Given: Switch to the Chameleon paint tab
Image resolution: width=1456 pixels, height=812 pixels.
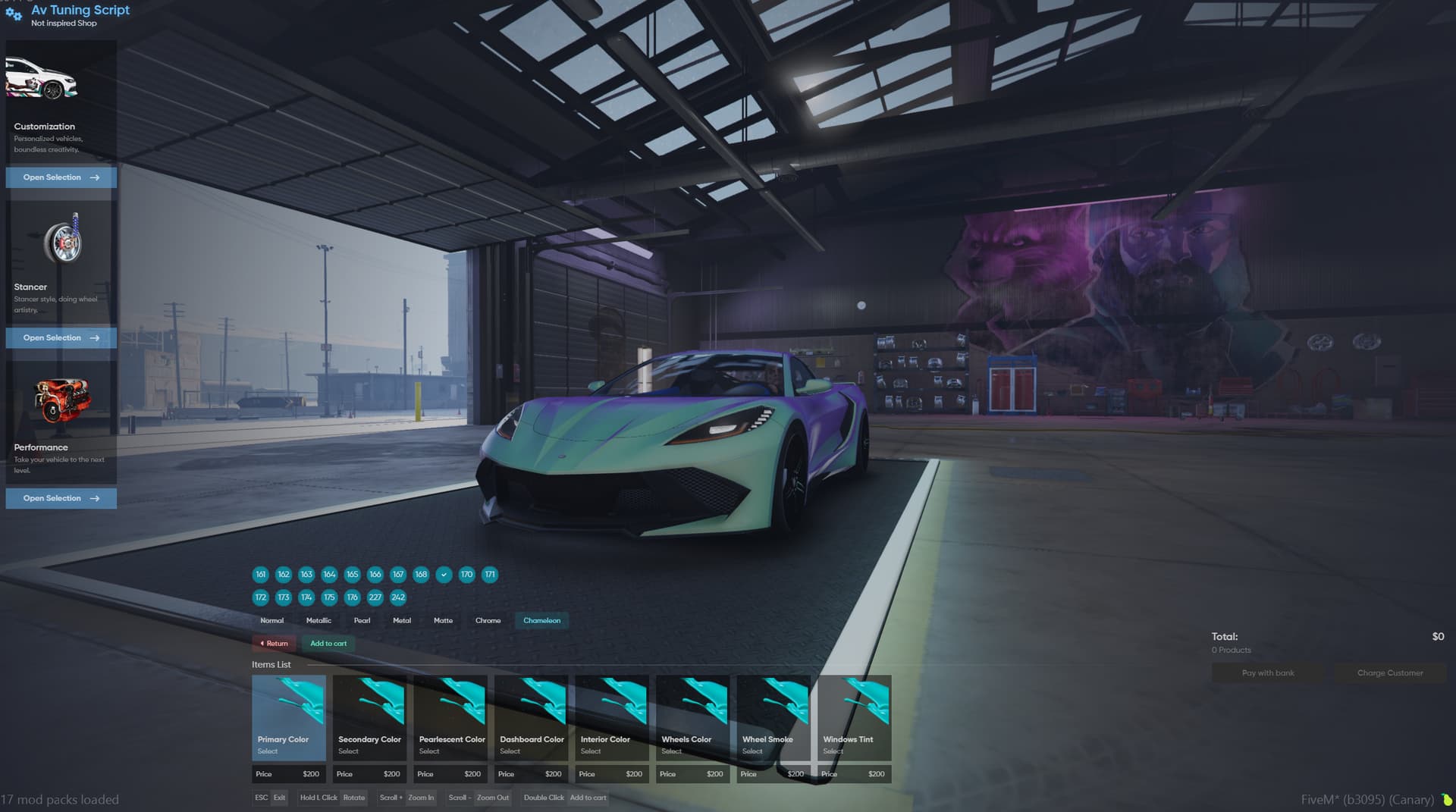Looking at the screenshot, I should [541, 620].
